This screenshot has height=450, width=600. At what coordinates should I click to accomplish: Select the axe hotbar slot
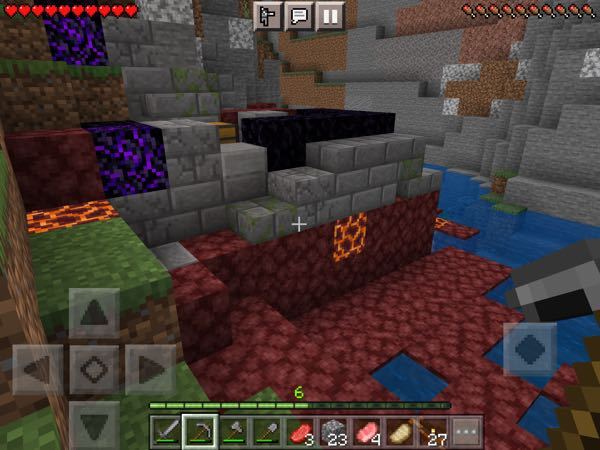tap(231, 431)
